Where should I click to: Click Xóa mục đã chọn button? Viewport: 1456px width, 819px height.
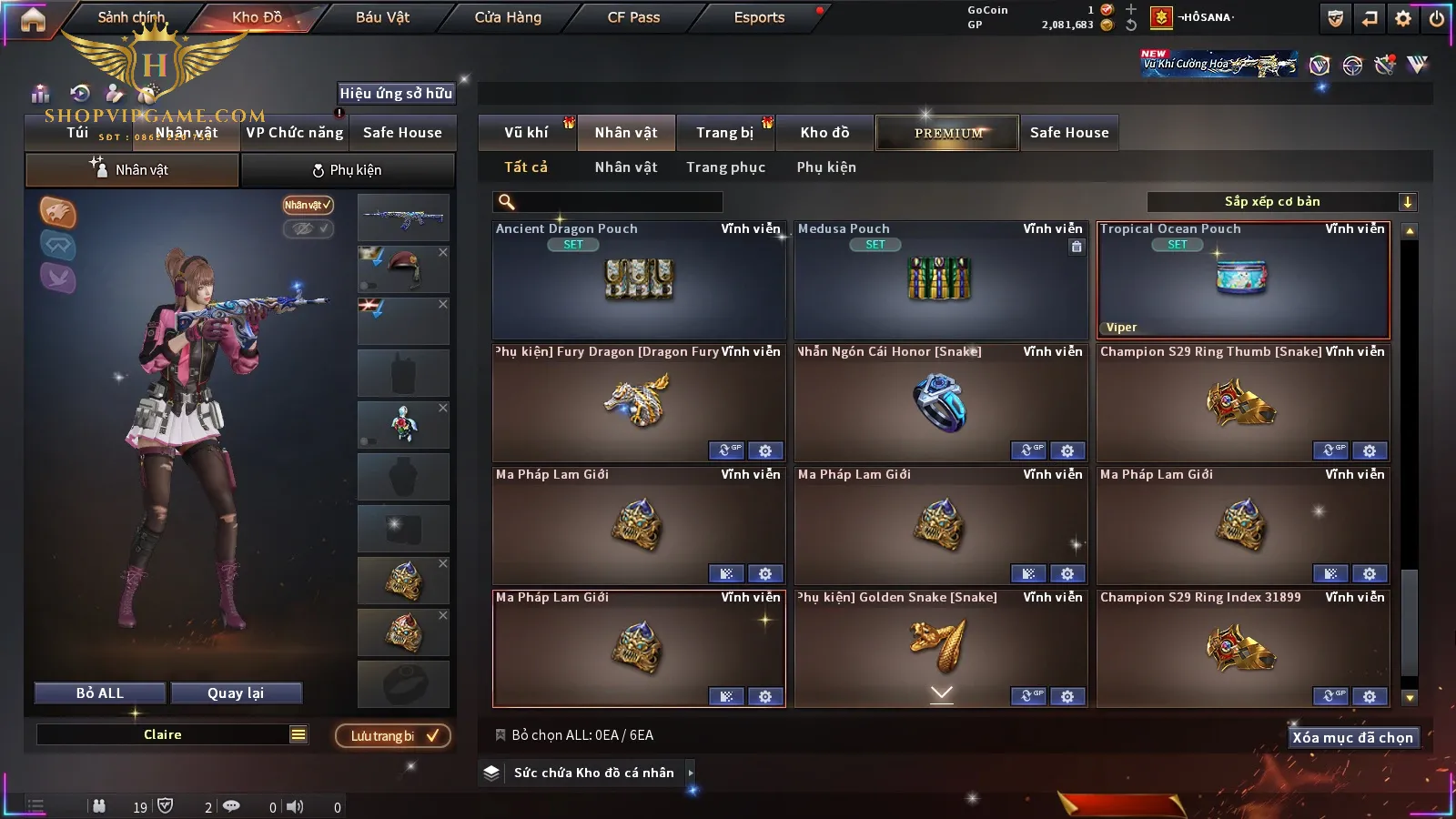pos(1352,738)
